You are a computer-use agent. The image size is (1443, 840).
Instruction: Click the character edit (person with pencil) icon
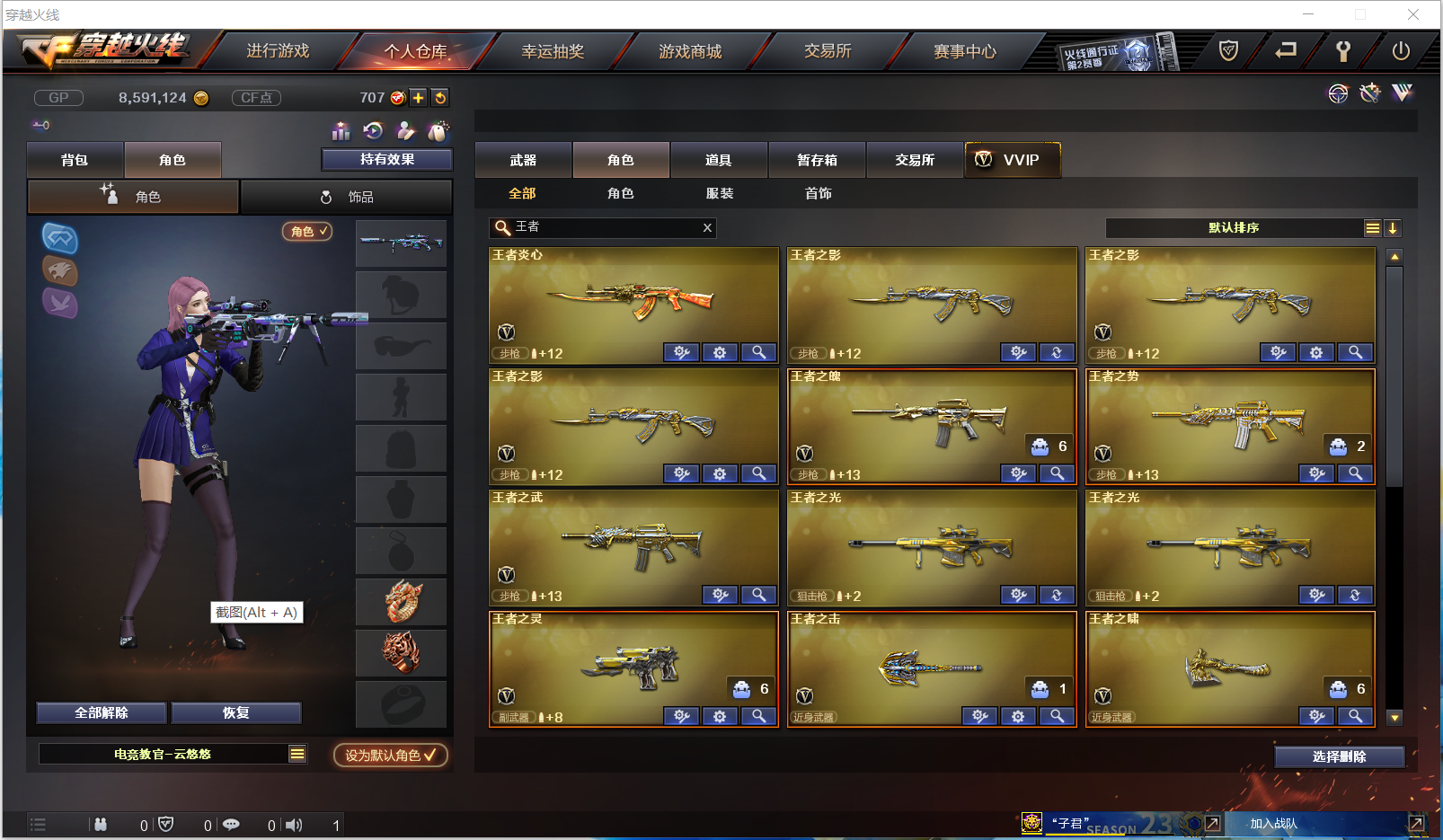point(406,130)
